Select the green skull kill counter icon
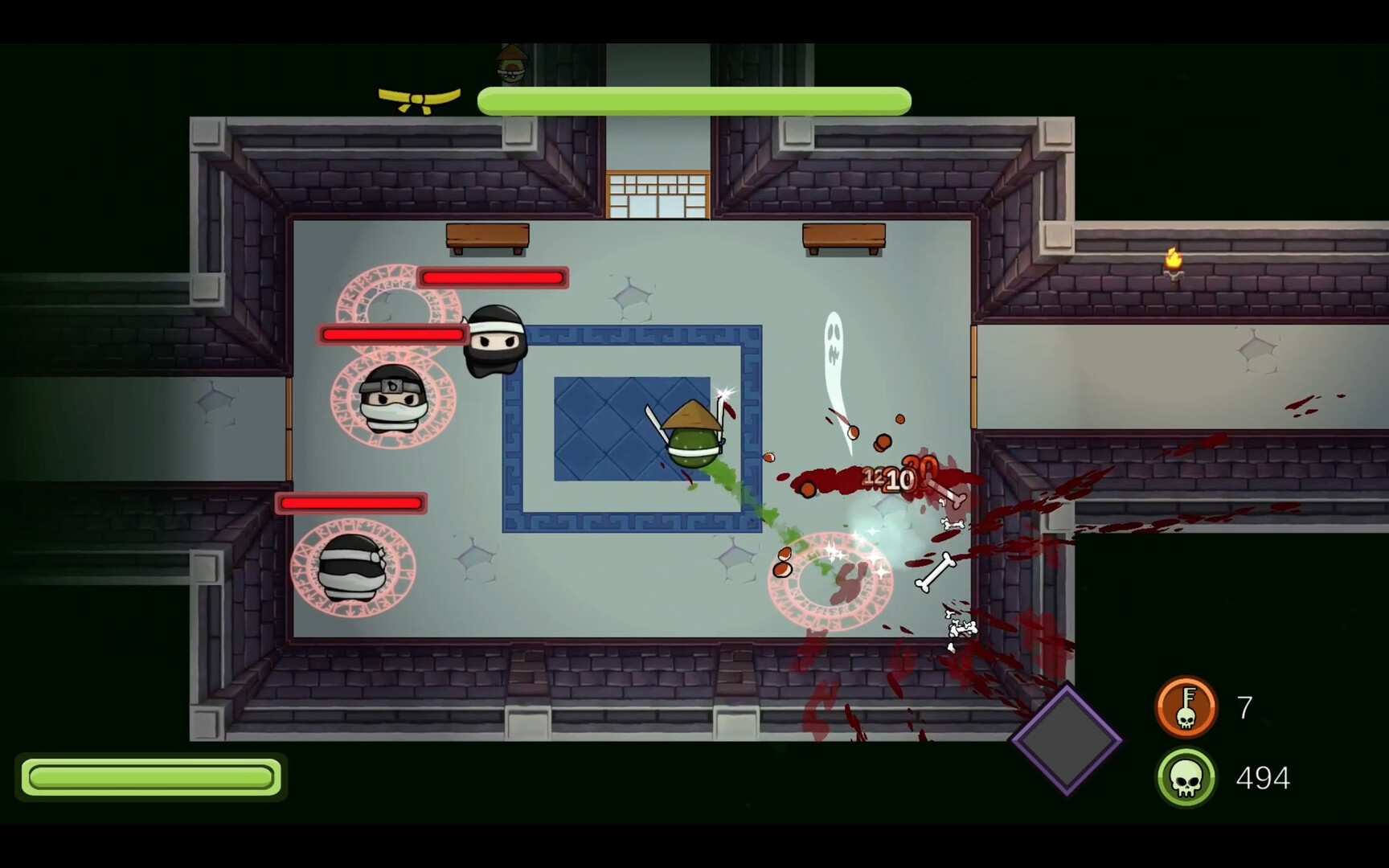 click(x=1187, y=776)
